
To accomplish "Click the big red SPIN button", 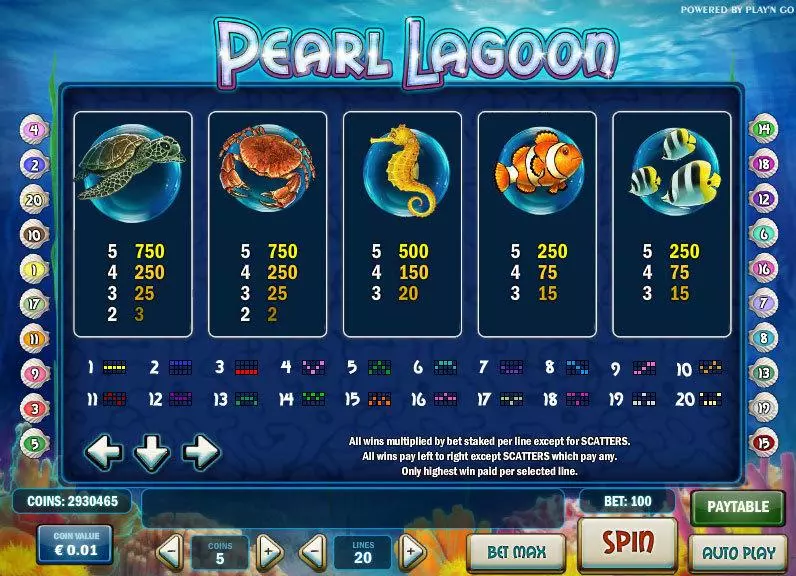I will [628, 544].
